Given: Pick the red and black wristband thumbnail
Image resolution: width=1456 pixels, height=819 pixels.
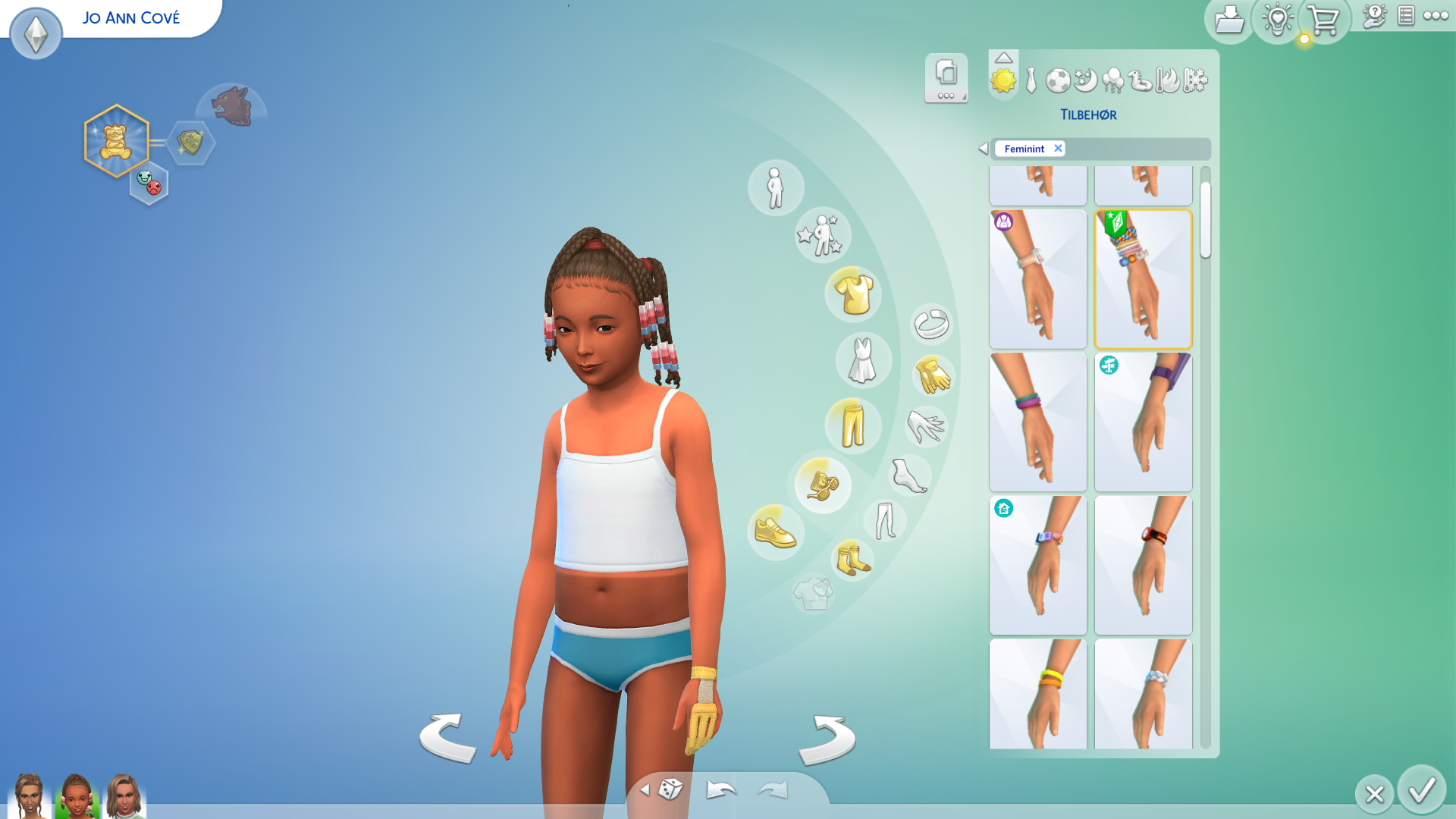Looking at the screenshot, I should click(1143, 565).
